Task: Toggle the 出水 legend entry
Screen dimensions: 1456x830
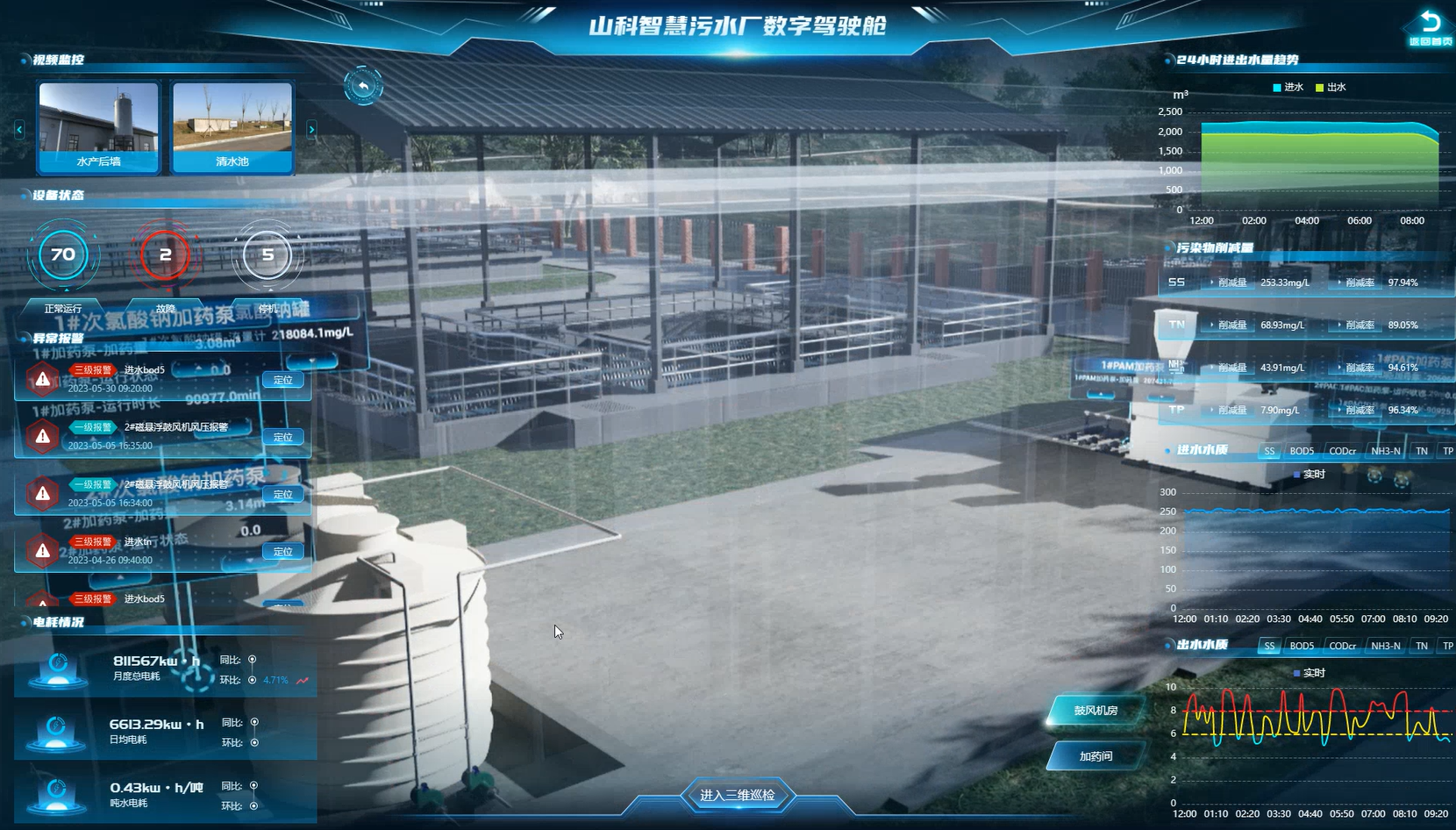Action: 1331,88
